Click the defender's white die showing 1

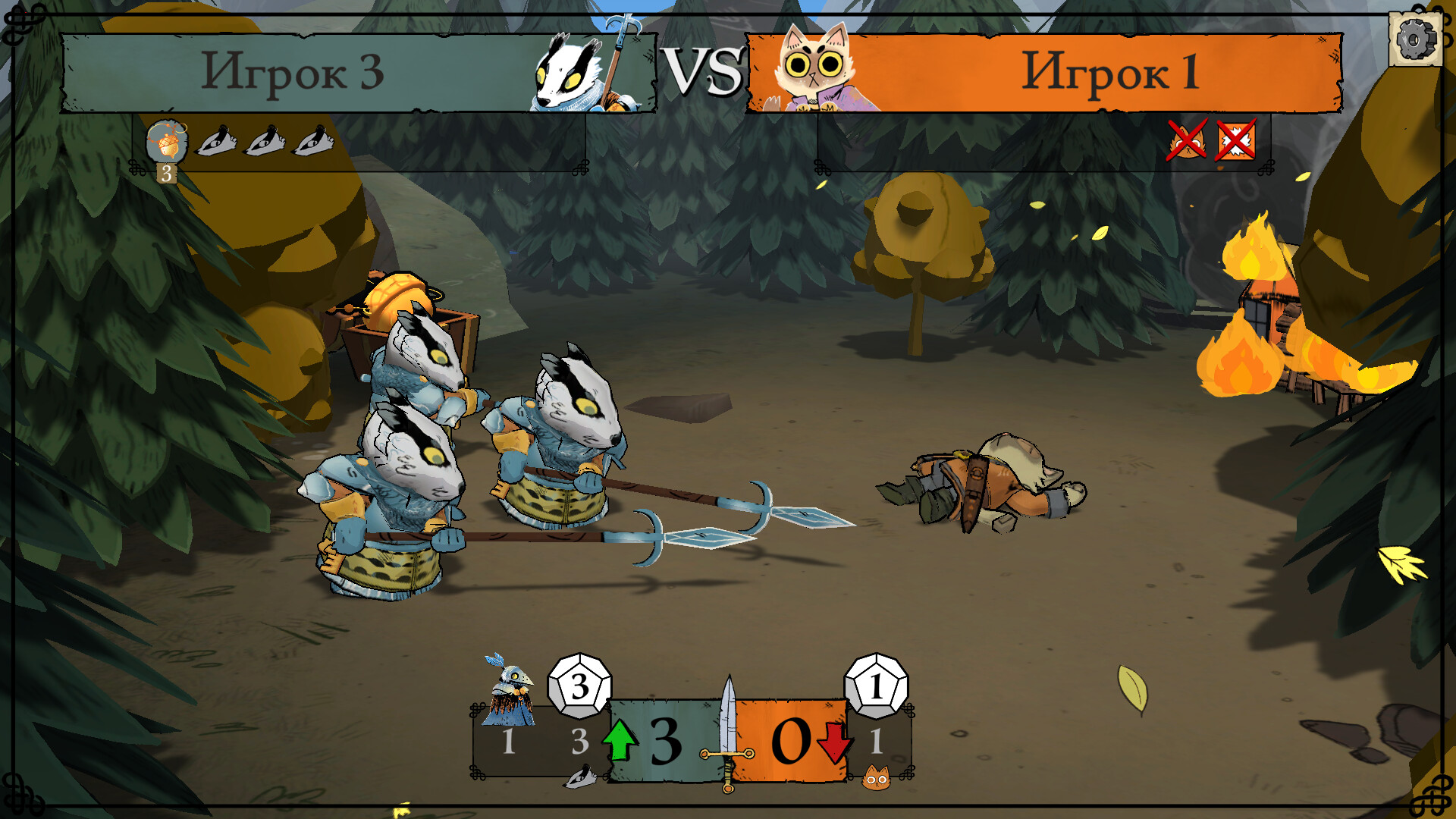(x=876, y=686)
